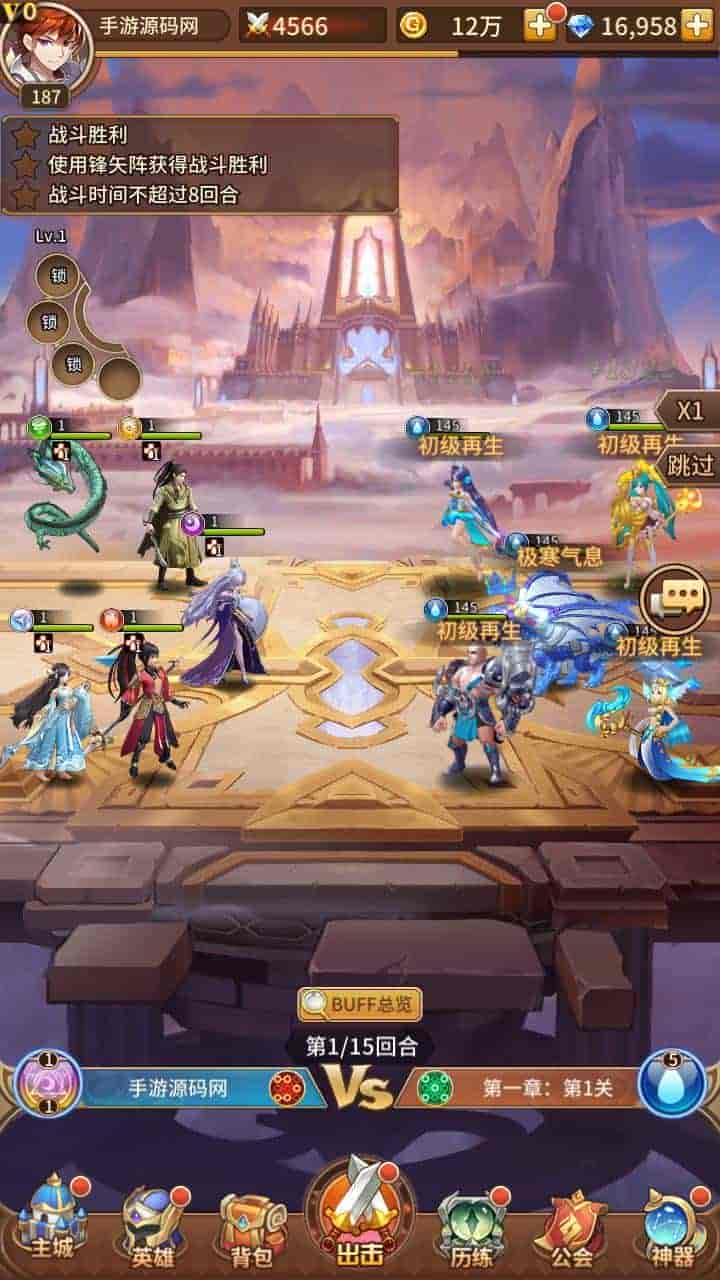Click the green enemy formation icon
This screenshot has height=1280, width=720.
click(x=435, y=1087)
